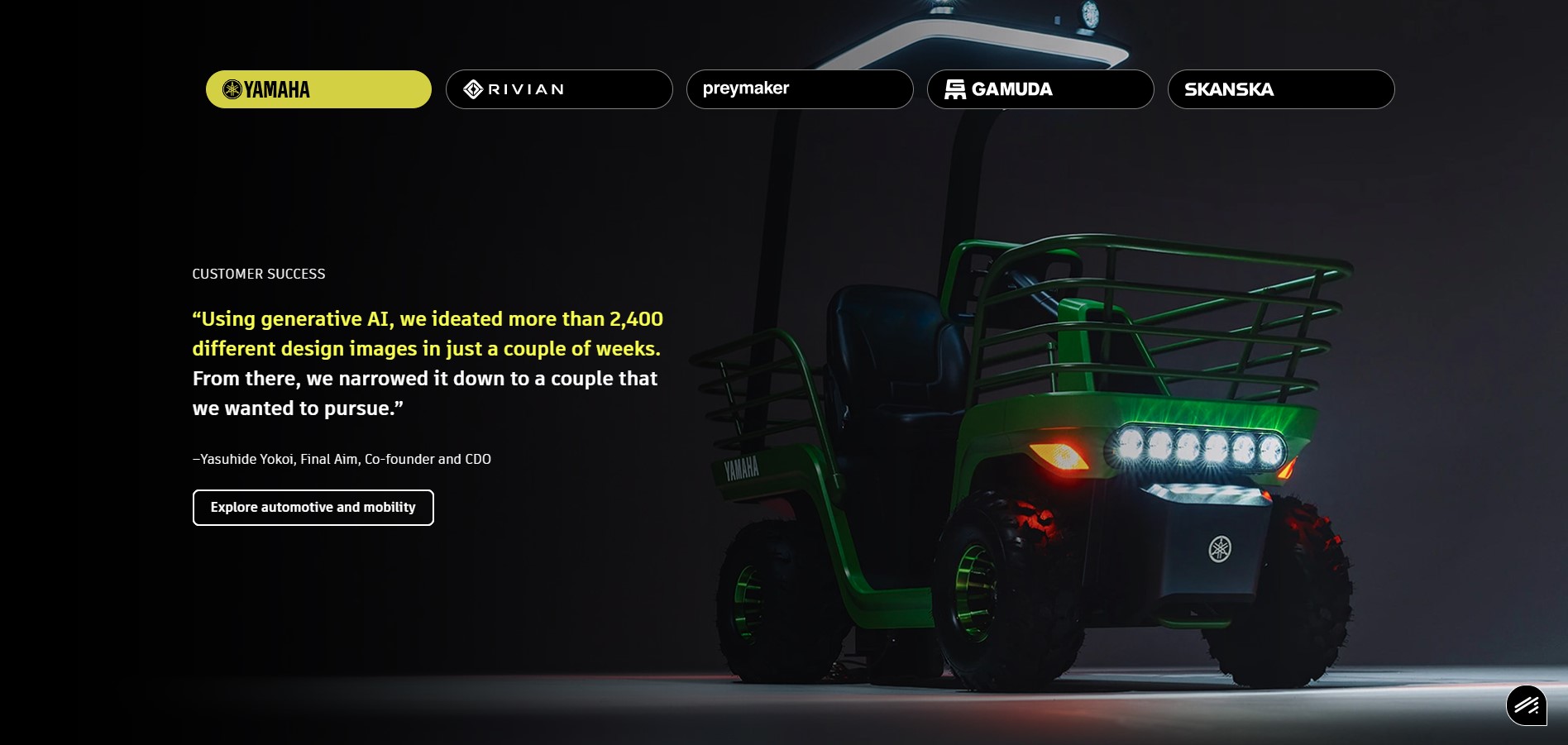Open the round striped assistant icon

tap(1527, 705)
